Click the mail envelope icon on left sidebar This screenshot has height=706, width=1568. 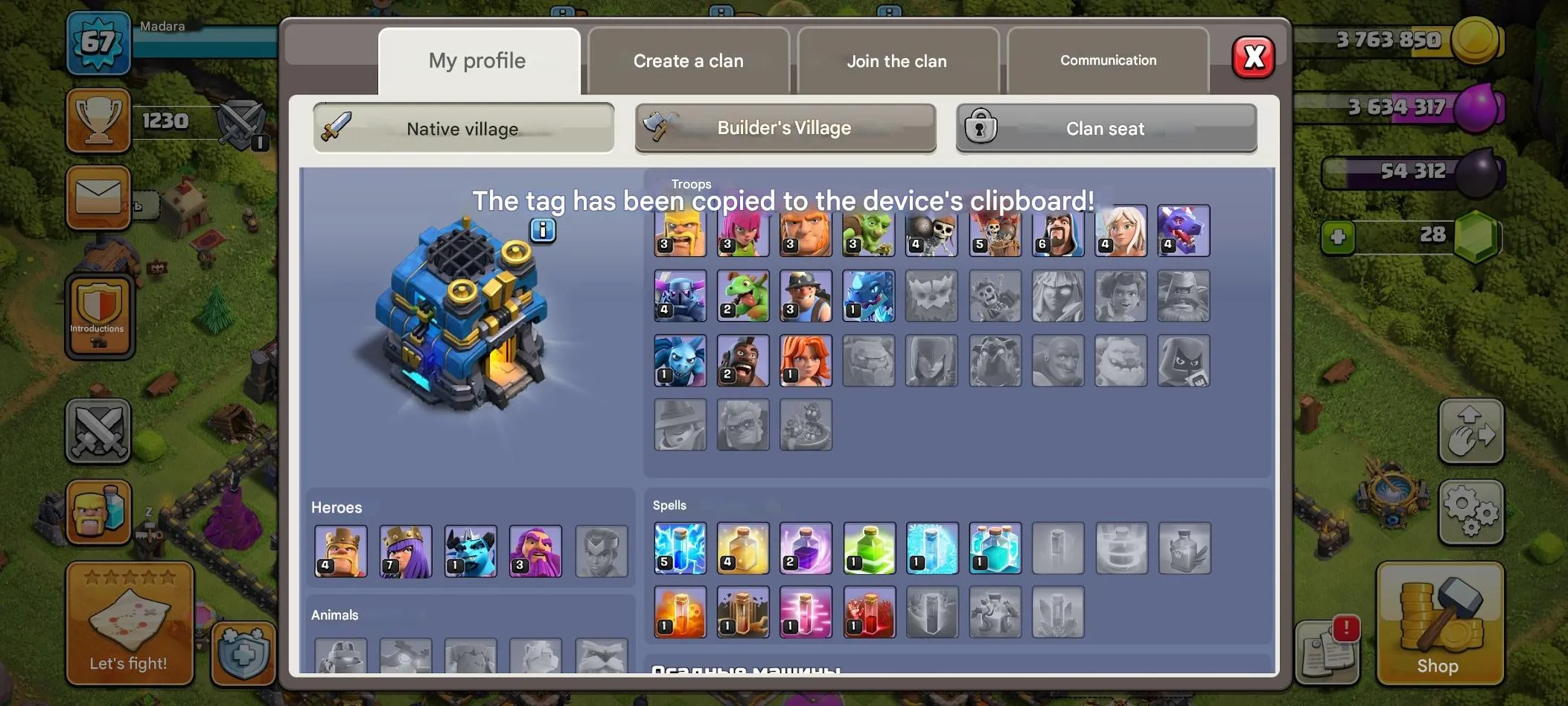[x=98, y=195]
